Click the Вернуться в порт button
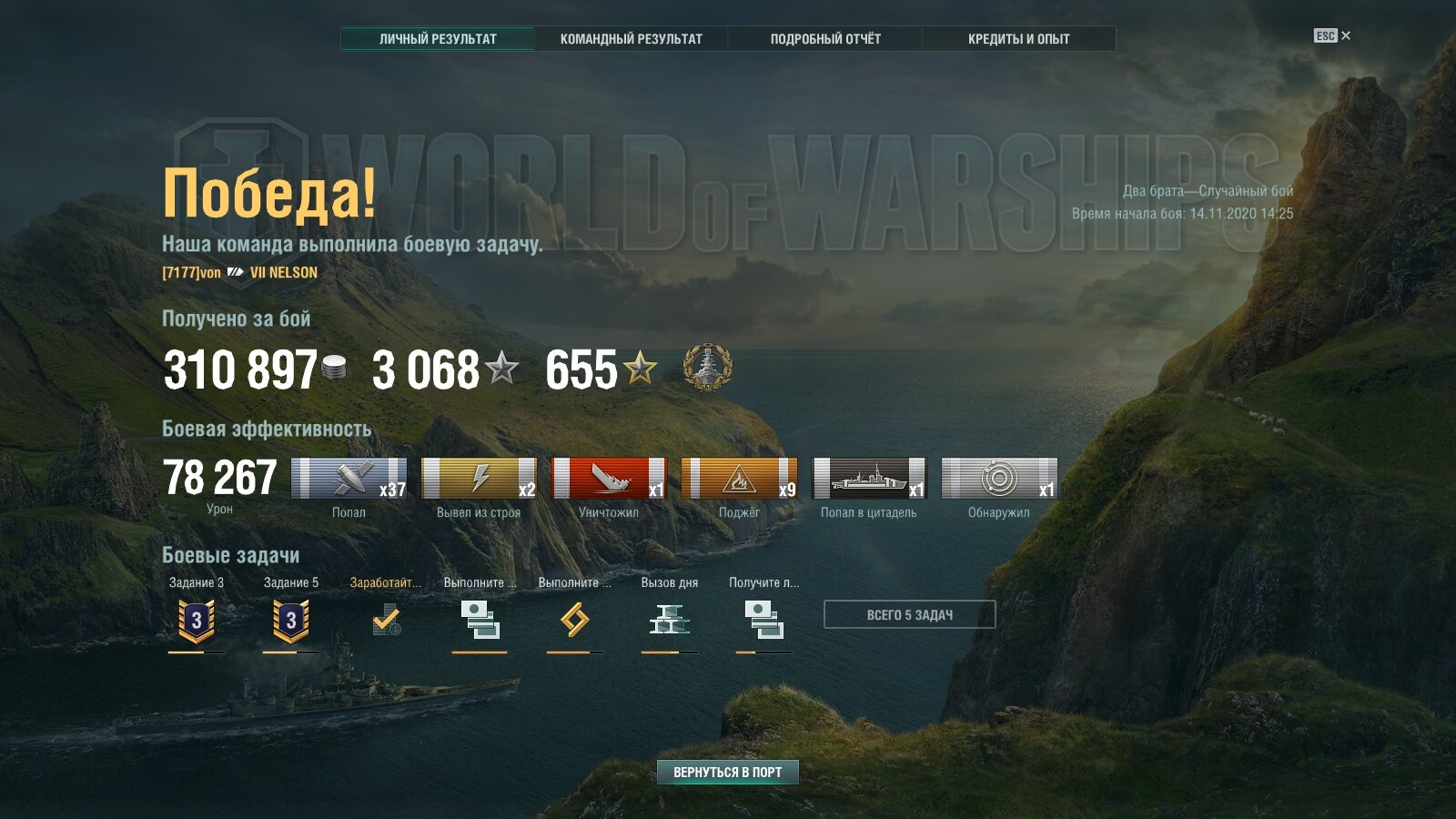 click(727, 772)
